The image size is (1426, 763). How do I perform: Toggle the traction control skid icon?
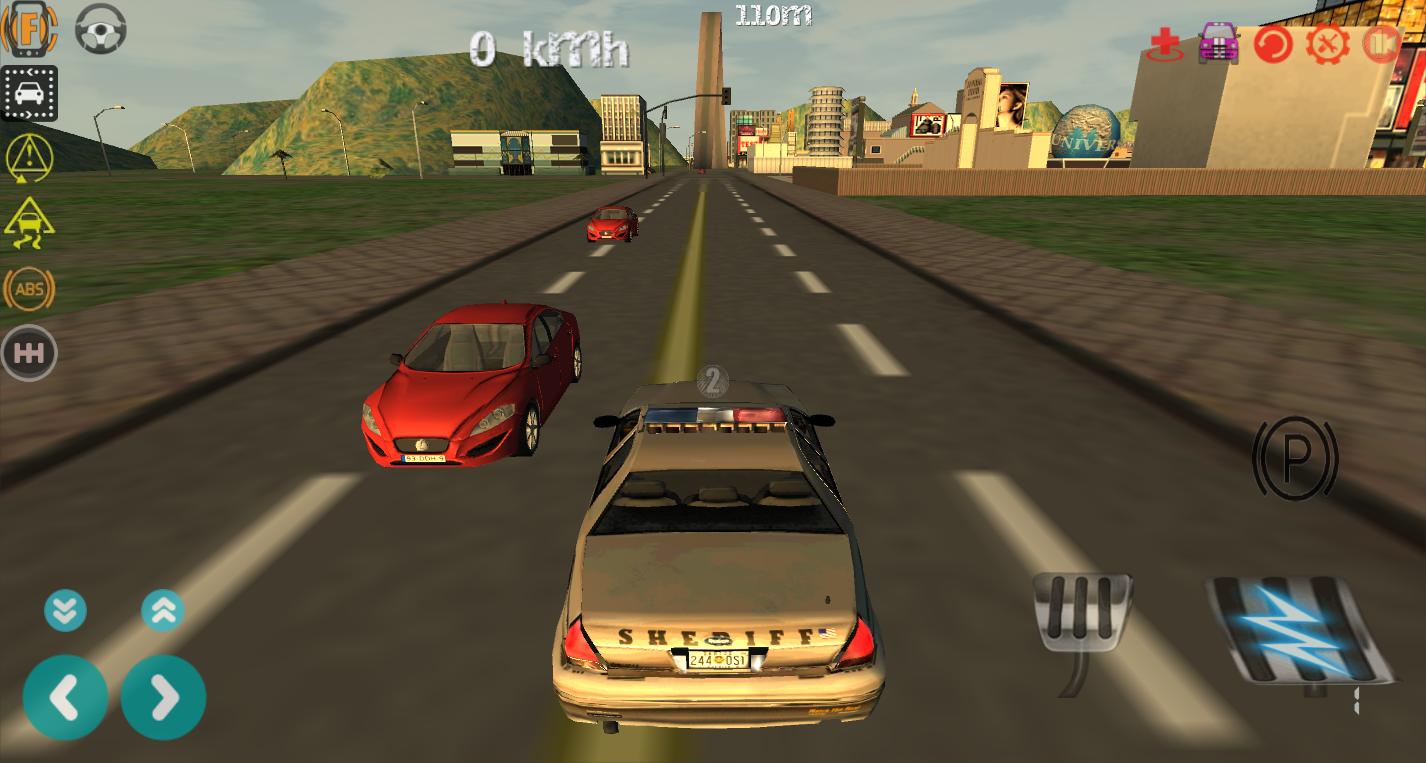pyautogui.click(x=29, y=222)
